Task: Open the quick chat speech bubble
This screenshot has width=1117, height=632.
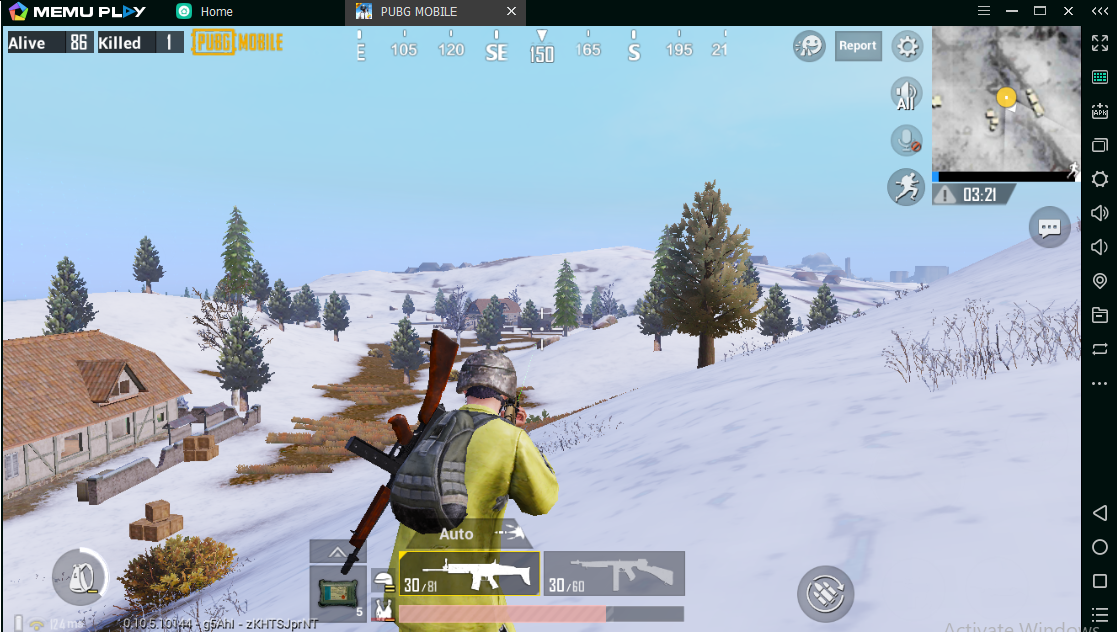Action: (1049, 227)
